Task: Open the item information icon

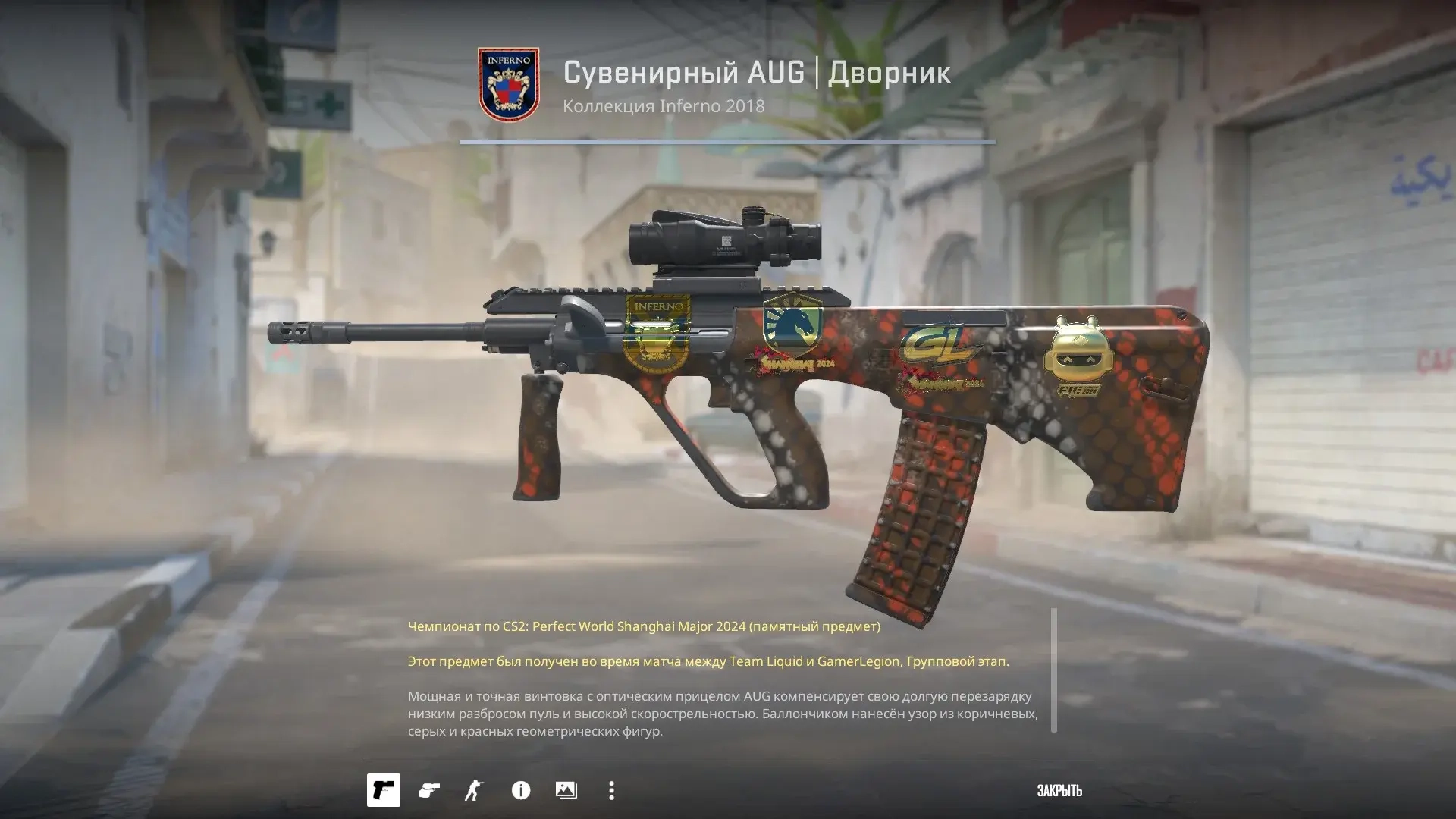Action: [520, 791]
